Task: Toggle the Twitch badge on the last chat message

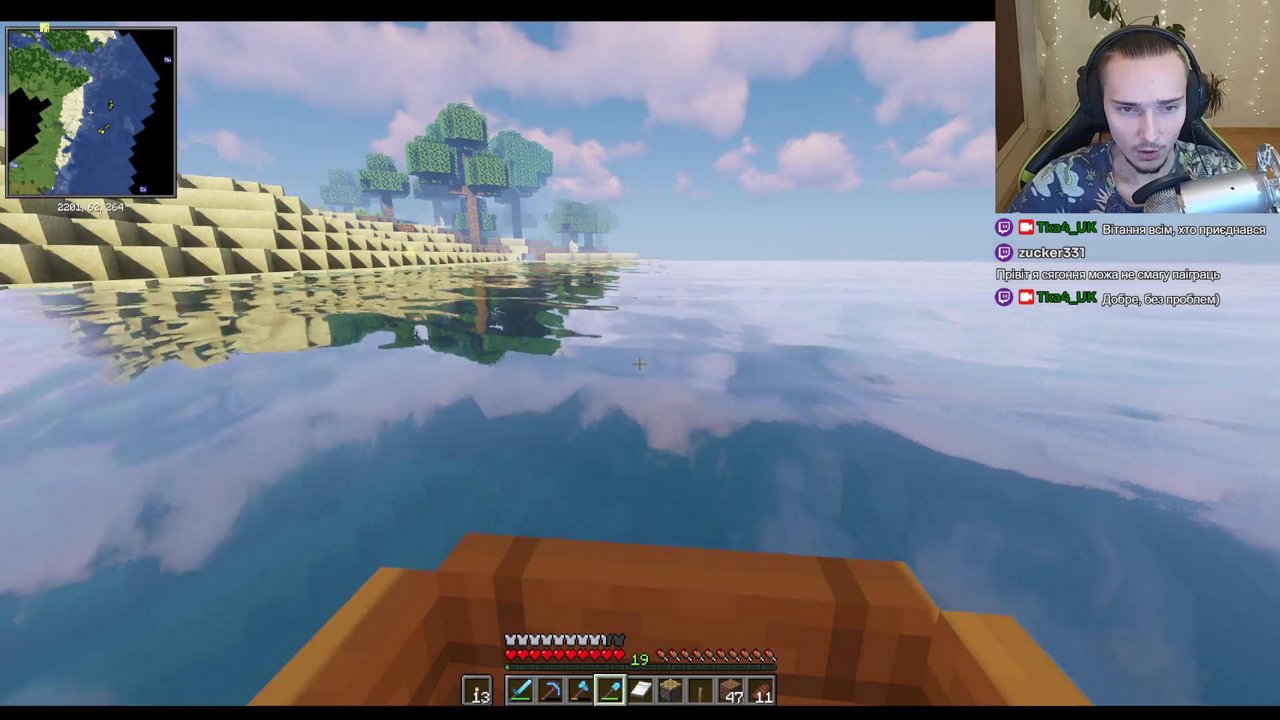Action: point(1003,297)
